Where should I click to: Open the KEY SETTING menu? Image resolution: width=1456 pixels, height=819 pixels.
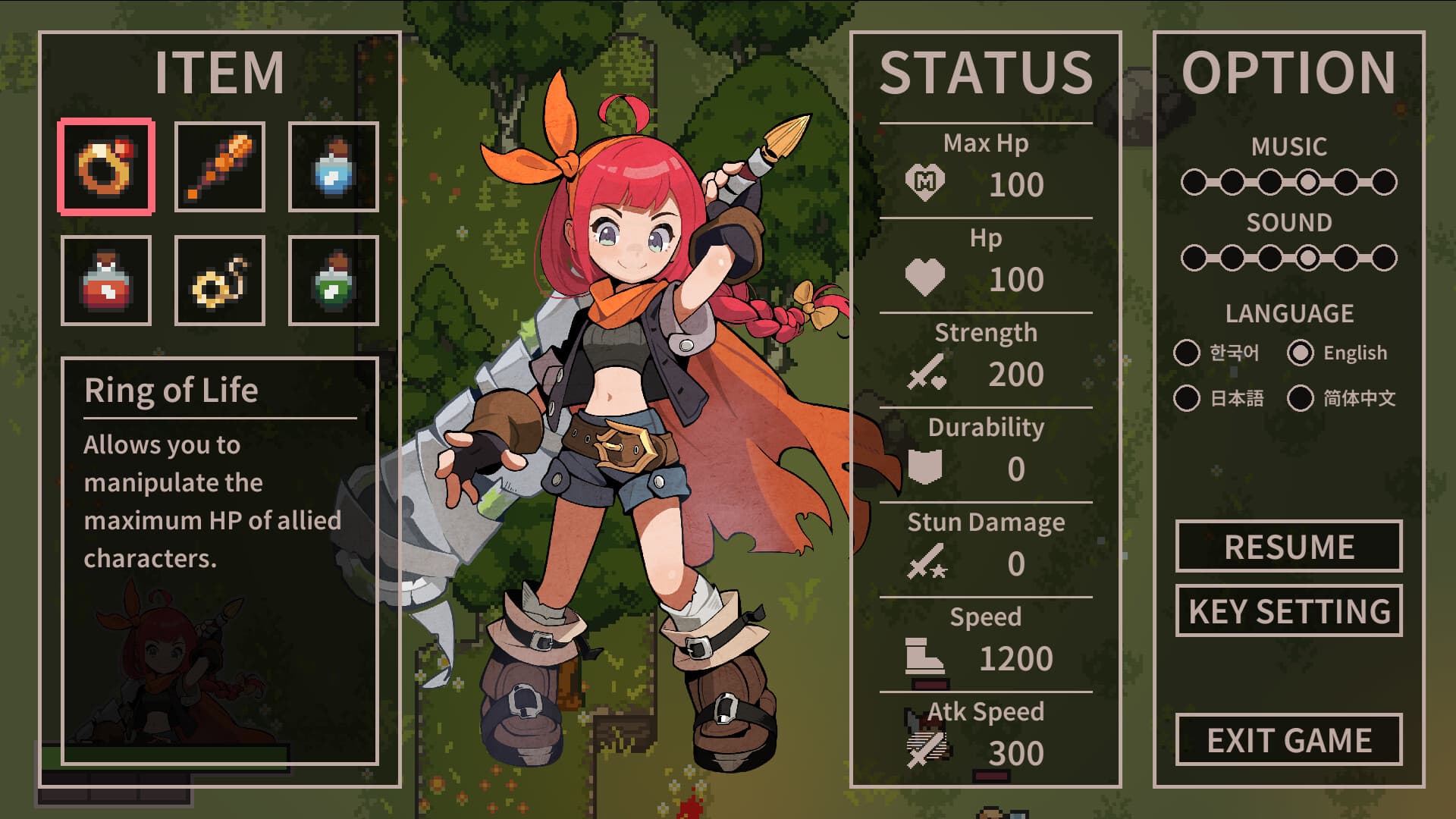(1288, 610)
